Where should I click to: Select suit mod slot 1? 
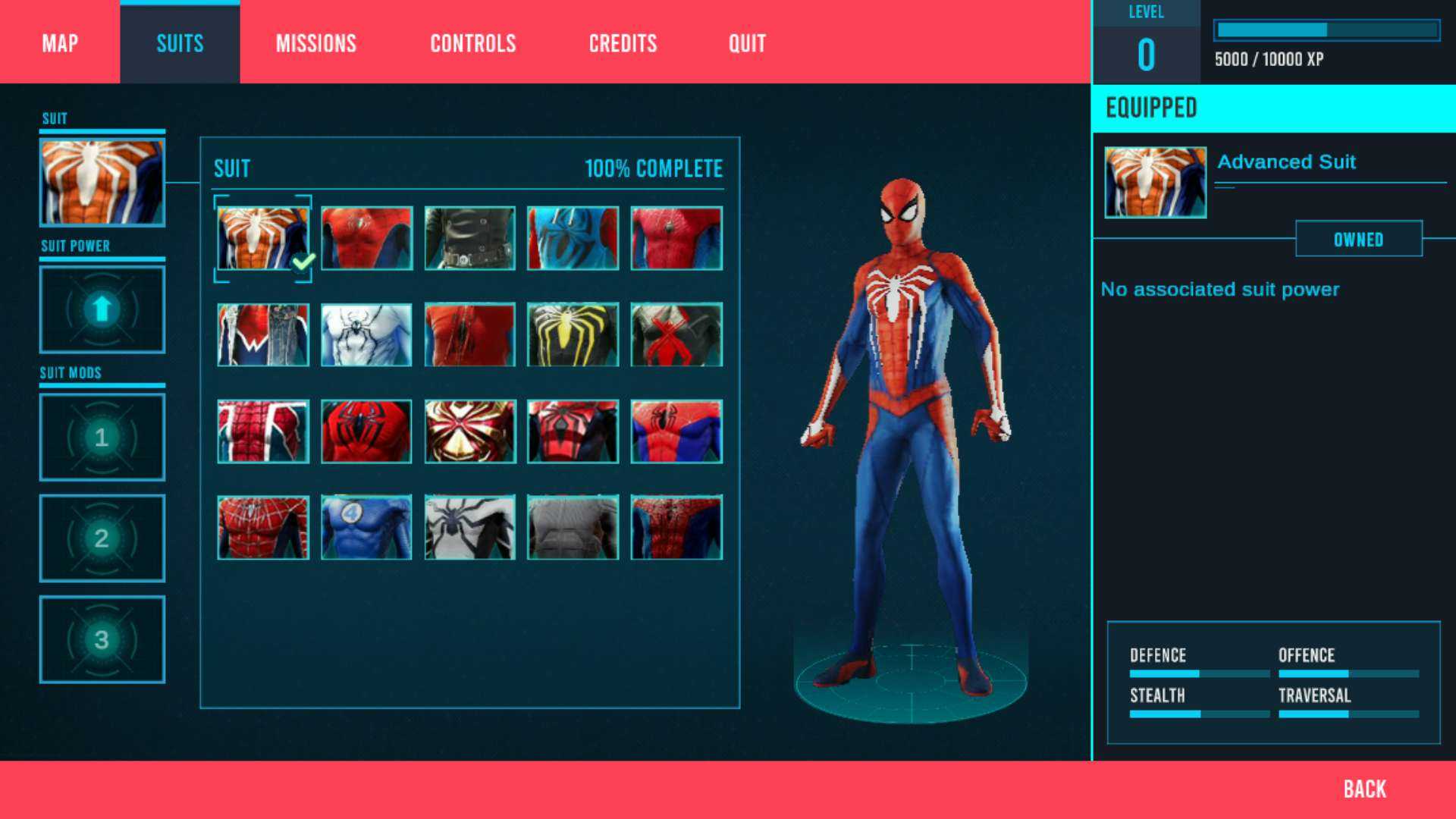[102, 437]
